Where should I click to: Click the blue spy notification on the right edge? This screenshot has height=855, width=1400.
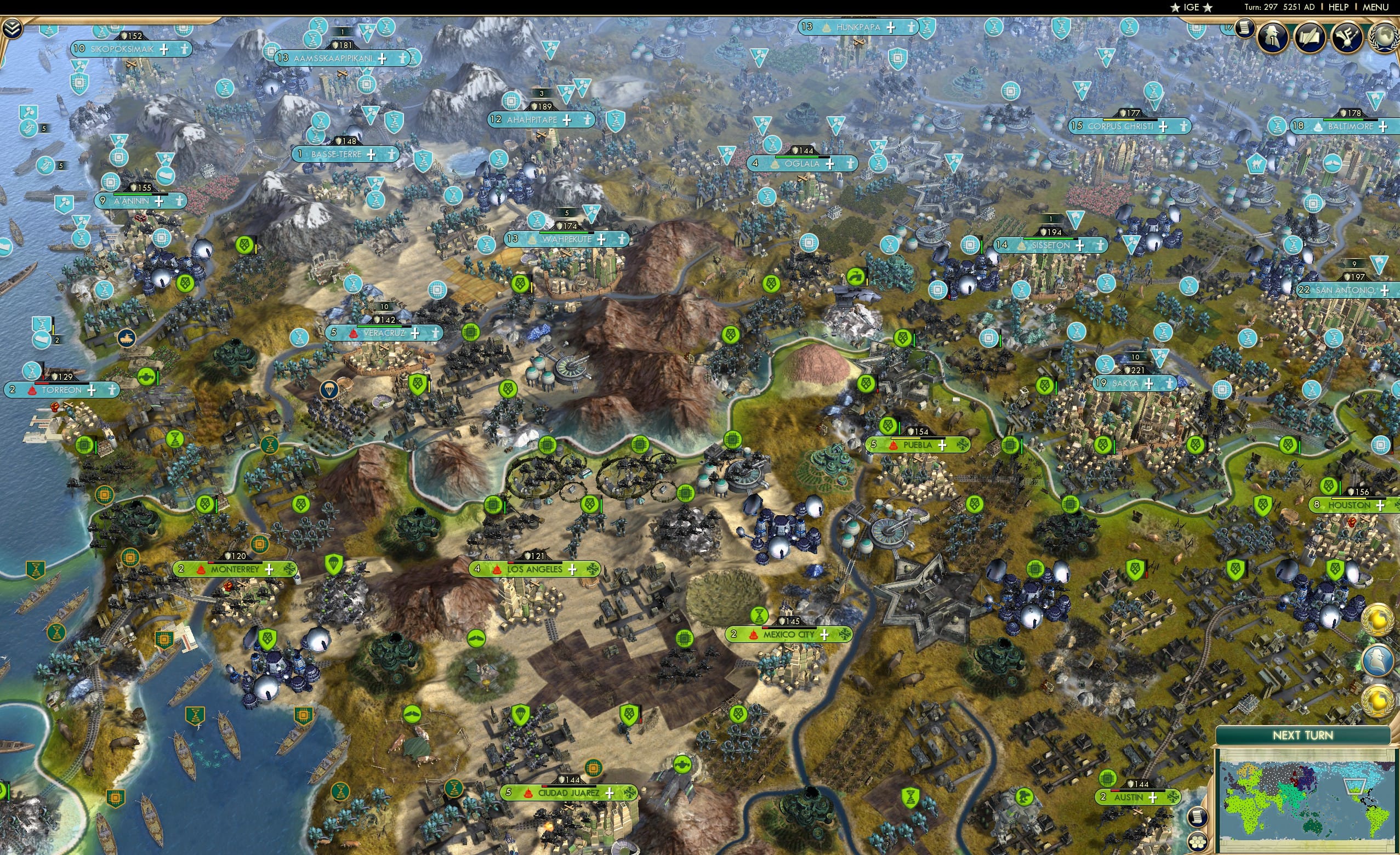(x=1379, y=660)
